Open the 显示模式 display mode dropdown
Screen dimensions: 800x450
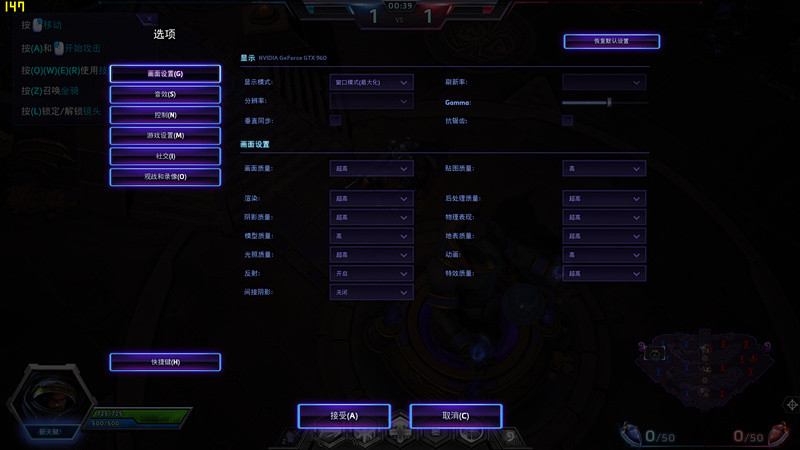coord(371,82)
